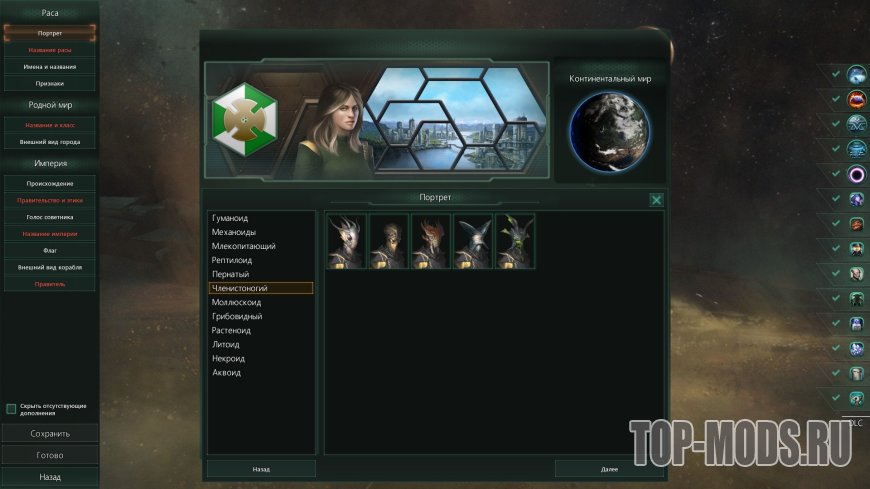The height and width of the screenshot is (489, 870).
Task: Open the Портрет section in the sidebar
Action: [x=50, y=33]
